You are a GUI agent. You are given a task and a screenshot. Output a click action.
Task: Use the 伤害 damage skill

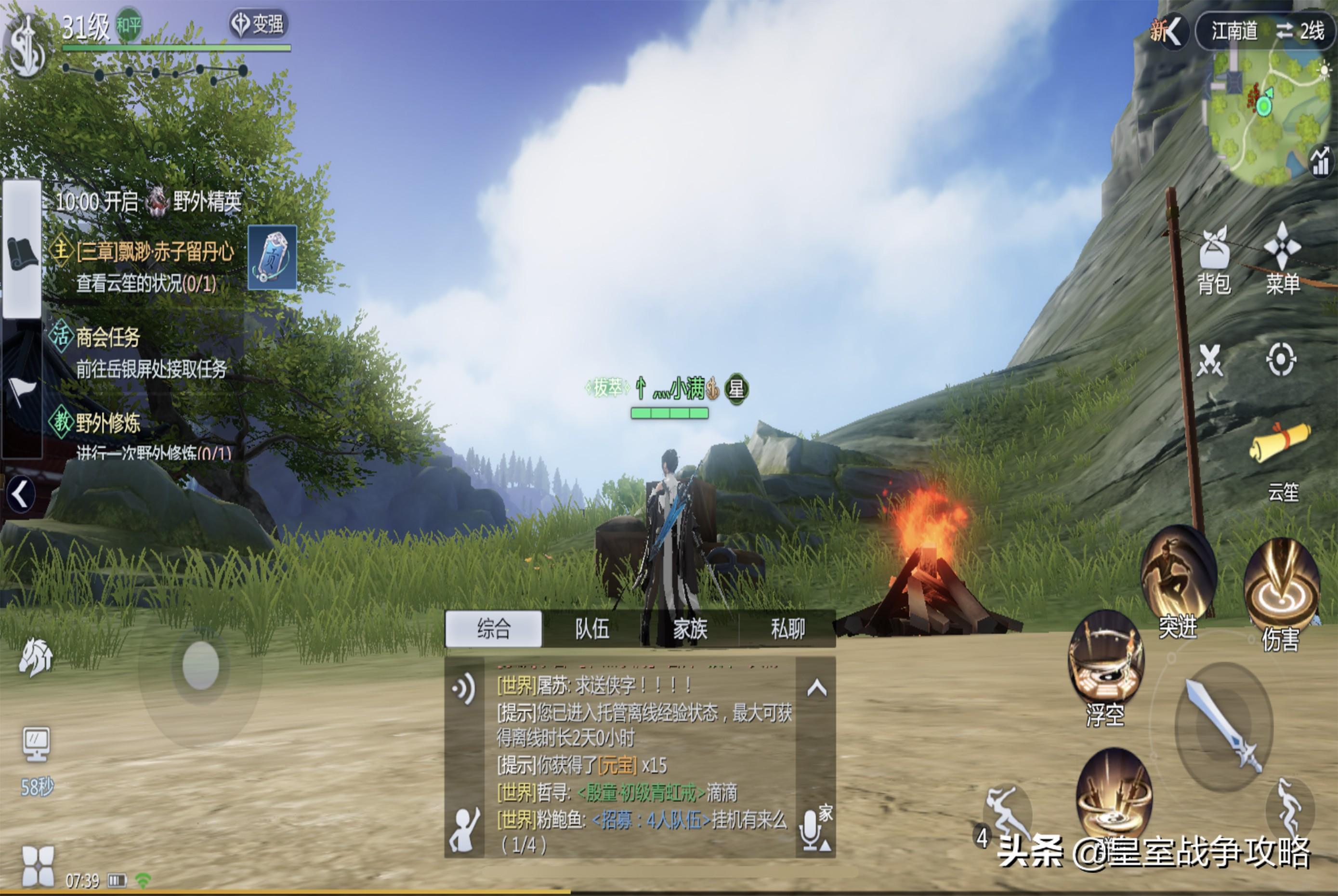[1282, 588]
